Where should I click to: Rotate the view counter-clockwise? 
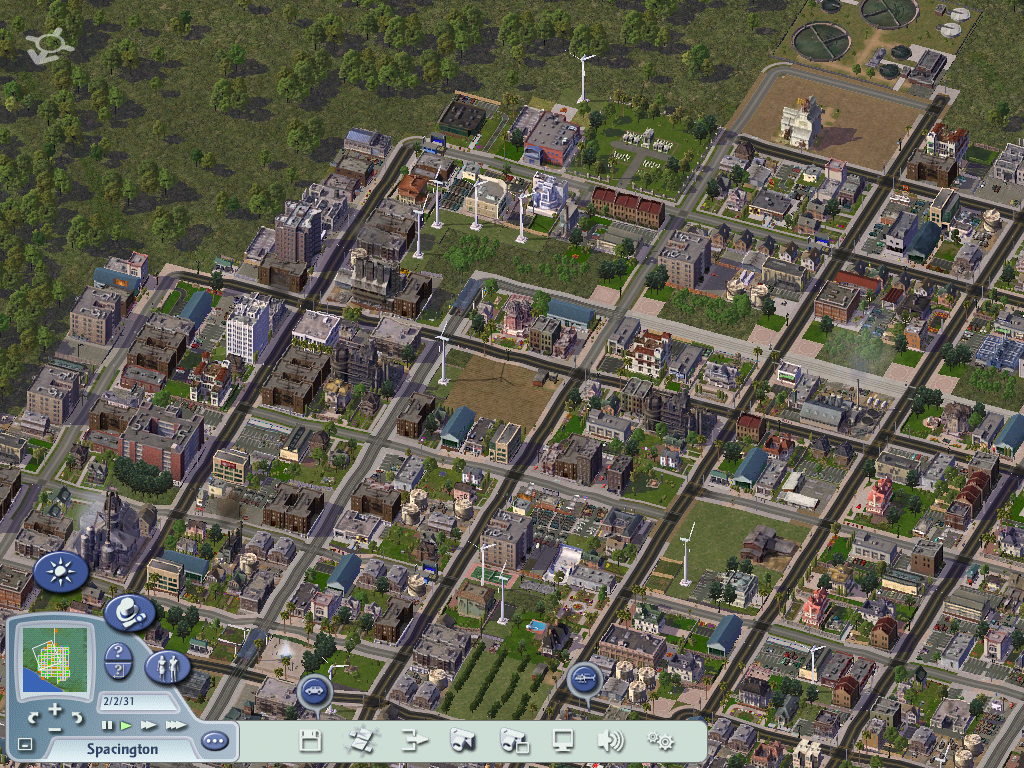(33, 718)
